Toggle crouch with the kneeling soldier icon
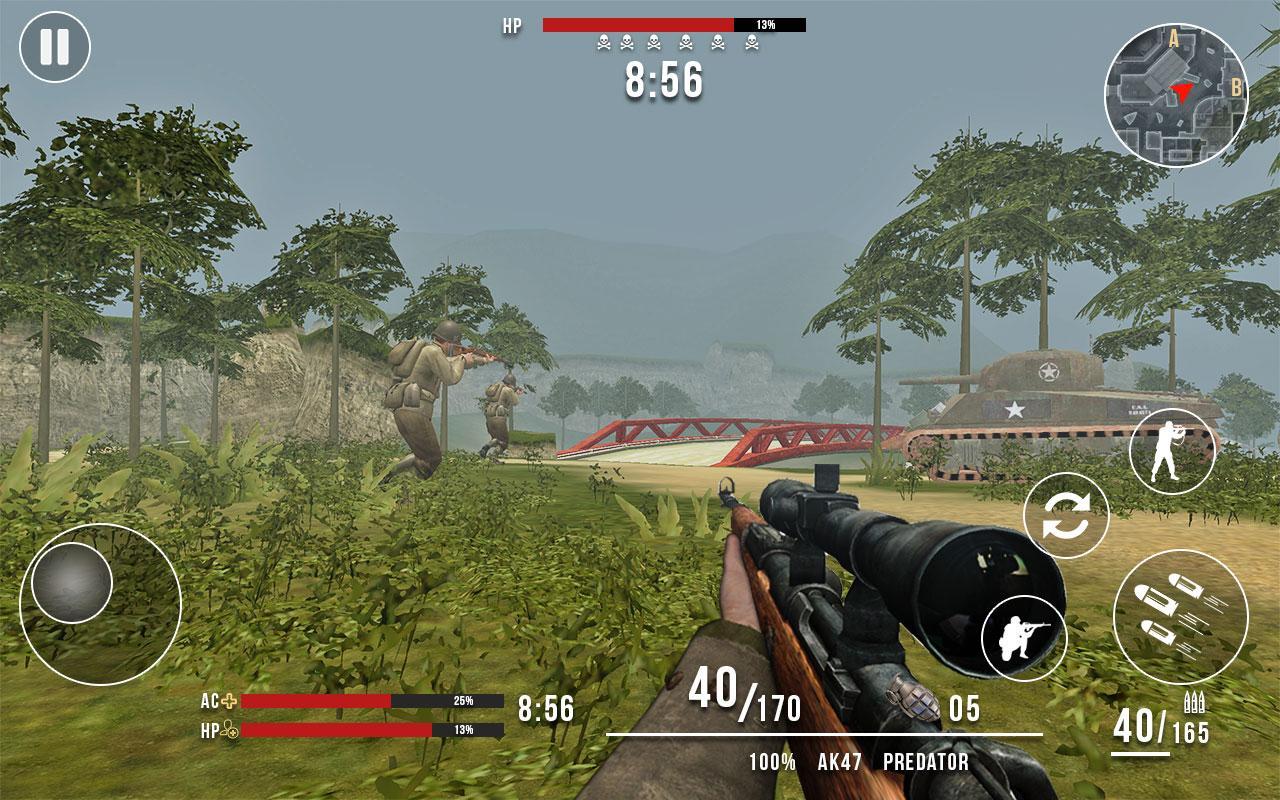 (x=1024, y=638)
